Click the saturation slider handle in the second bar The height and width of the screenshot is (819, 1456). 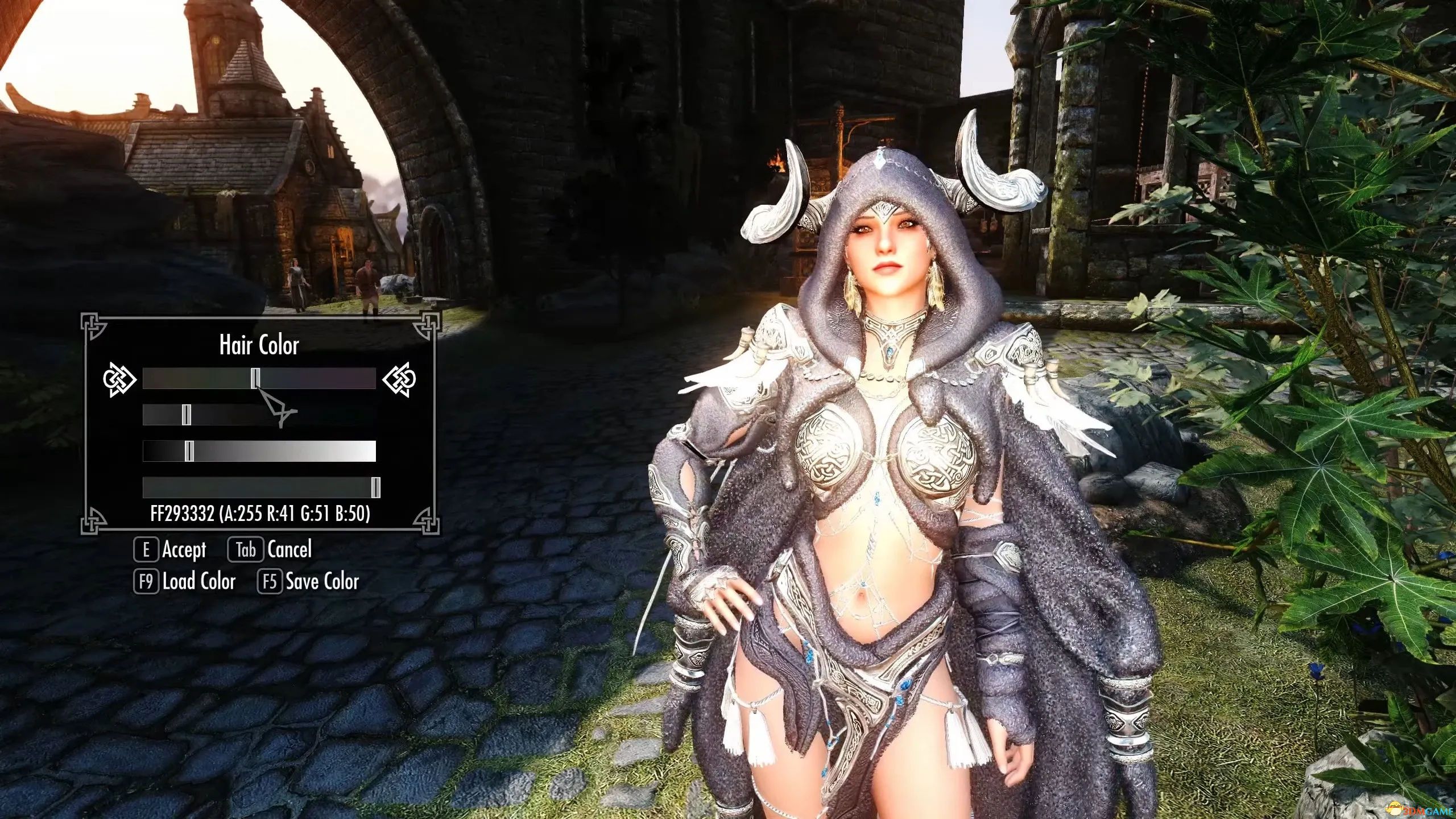pyautogui.click(x=186, y=415)
